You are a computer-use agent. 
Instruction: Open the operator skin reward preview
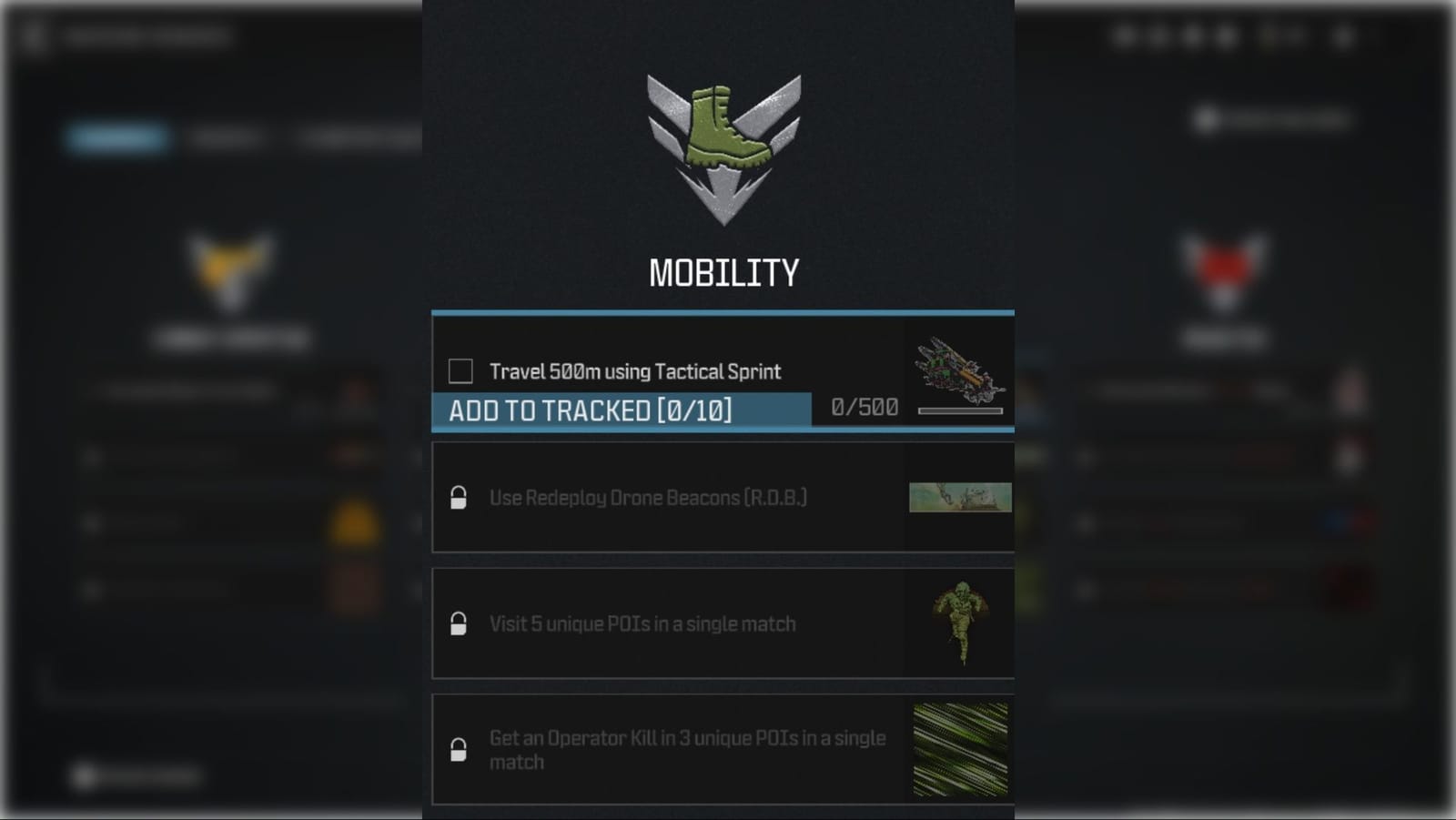pyautogui.click(x=960, y=623)
